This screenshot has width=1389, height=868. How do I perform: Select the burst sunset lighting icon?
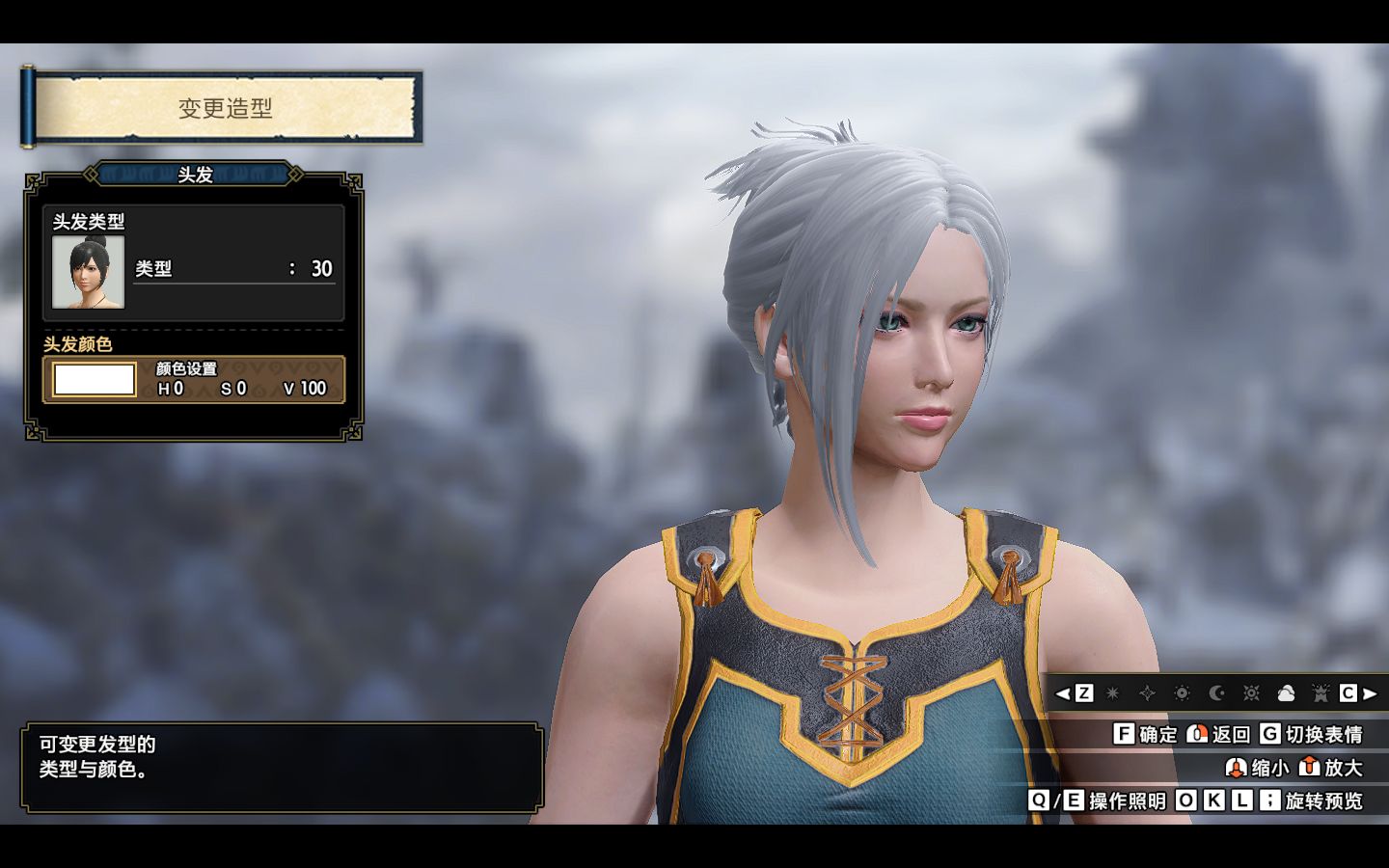pos(1251,693)
